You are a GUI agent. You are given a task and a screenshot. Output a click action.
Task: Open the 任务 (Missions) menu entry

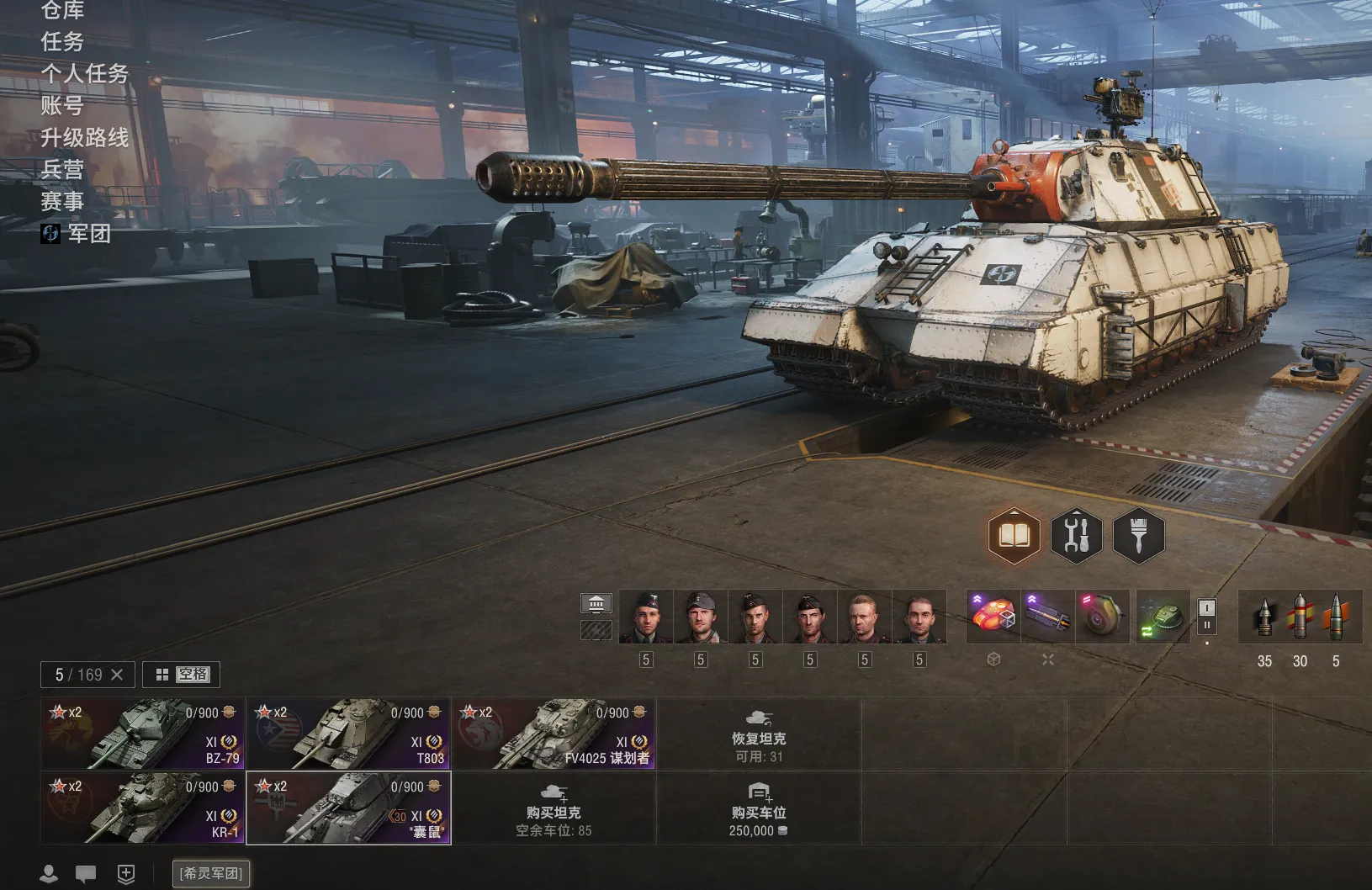point(62,41)
